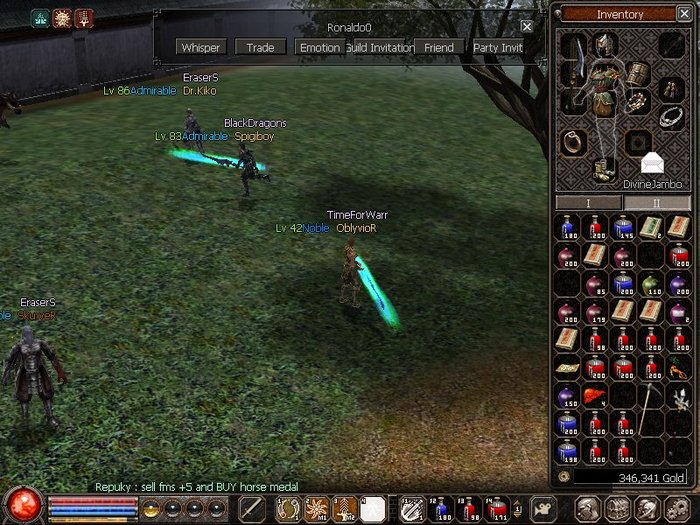
Task: Whisper to Ronaldo0
Action: [201, 47]
